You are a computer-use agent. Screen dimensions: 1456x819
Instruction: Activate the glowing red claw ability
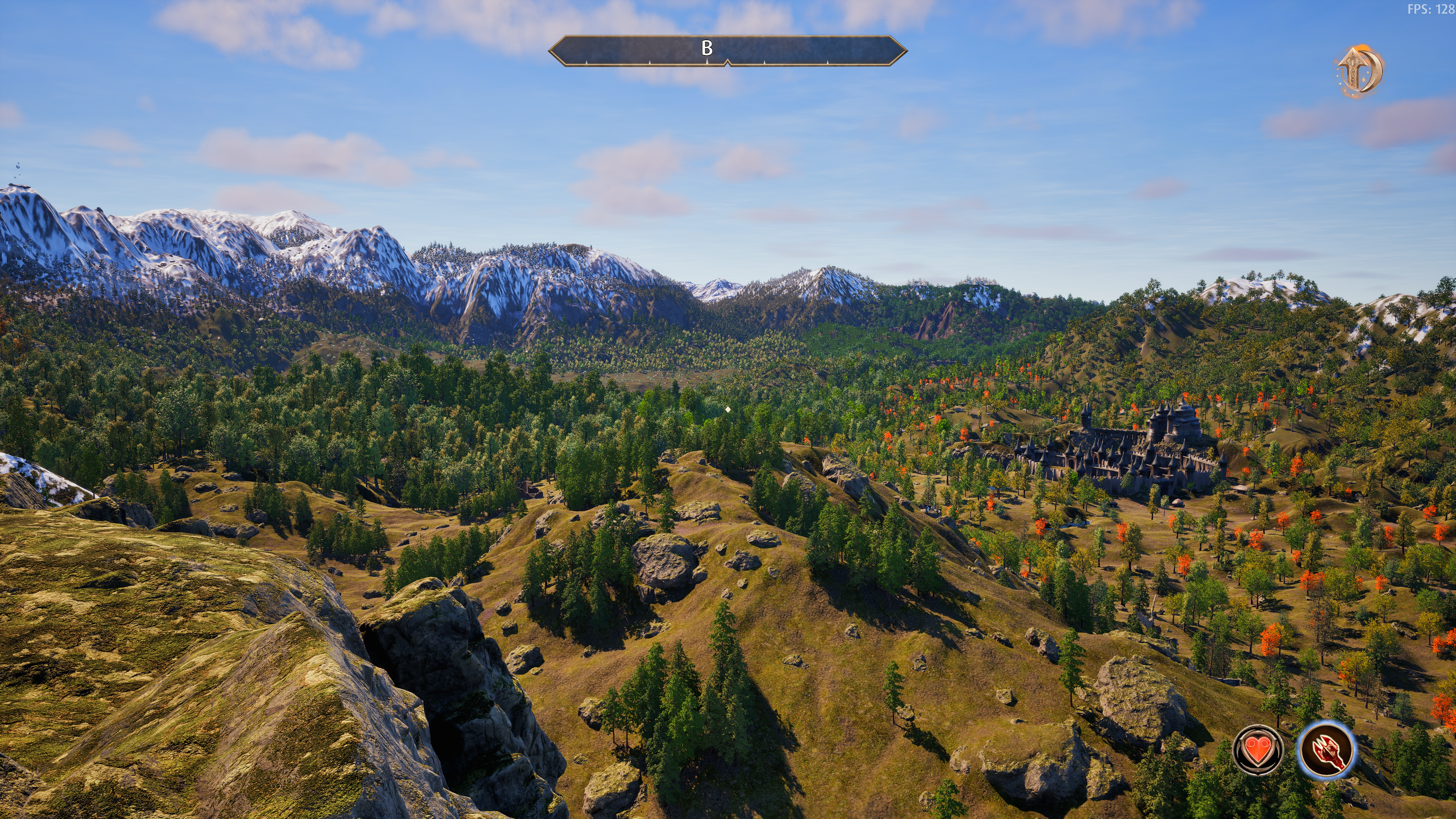pyautogui.click(x=1326, y=750)
